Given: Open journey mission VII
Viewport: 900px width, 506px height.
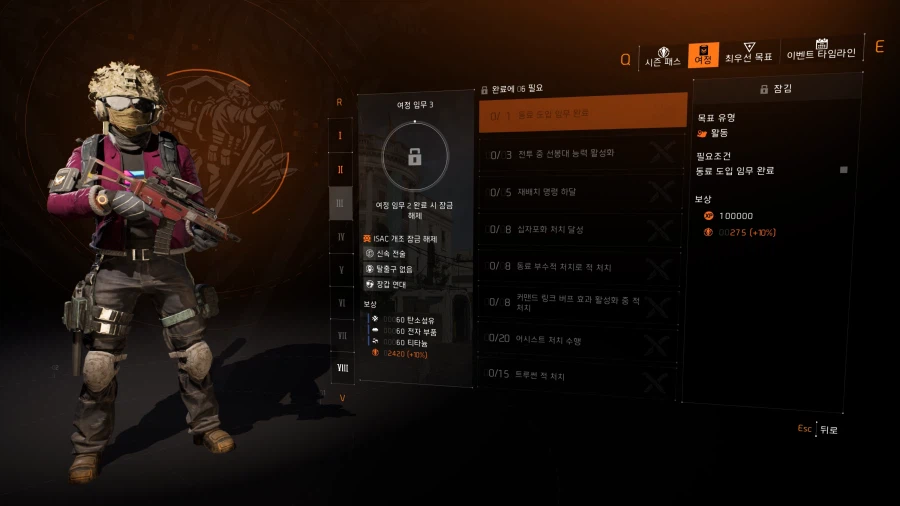Looking at the screenshot, I should 341,336.
